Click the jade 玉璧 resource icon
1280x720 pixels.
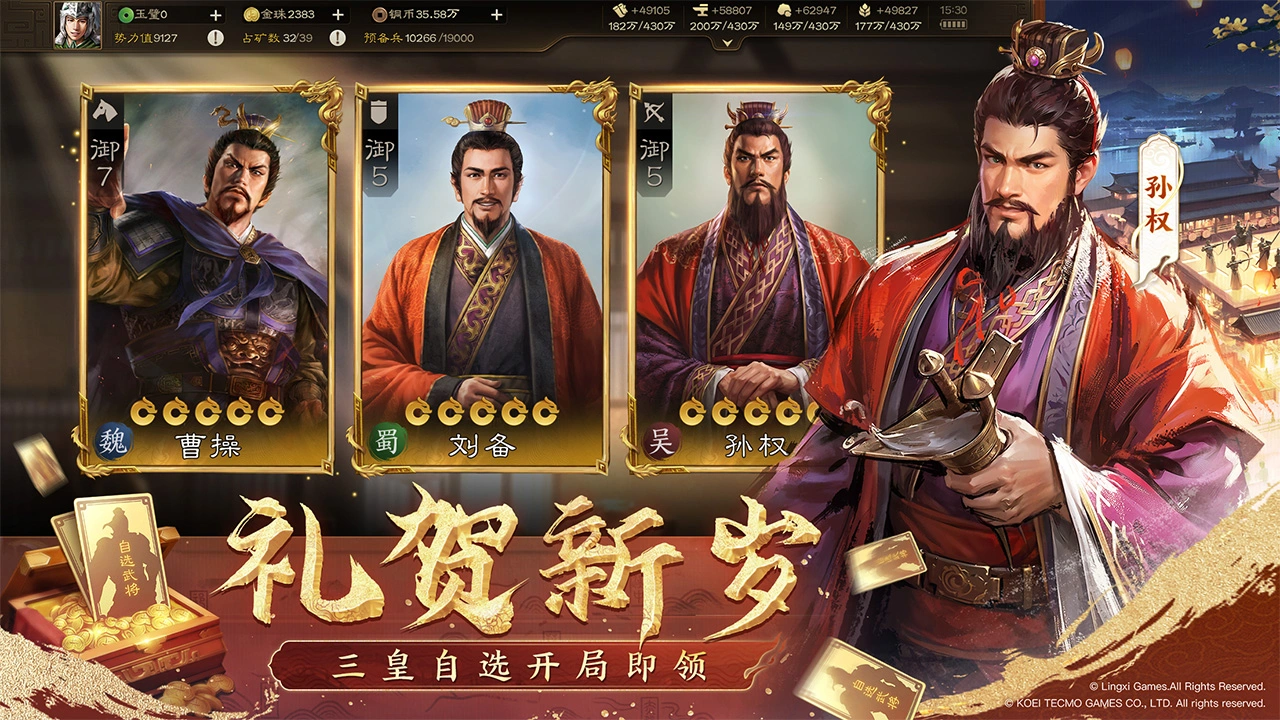coord(126,14)
